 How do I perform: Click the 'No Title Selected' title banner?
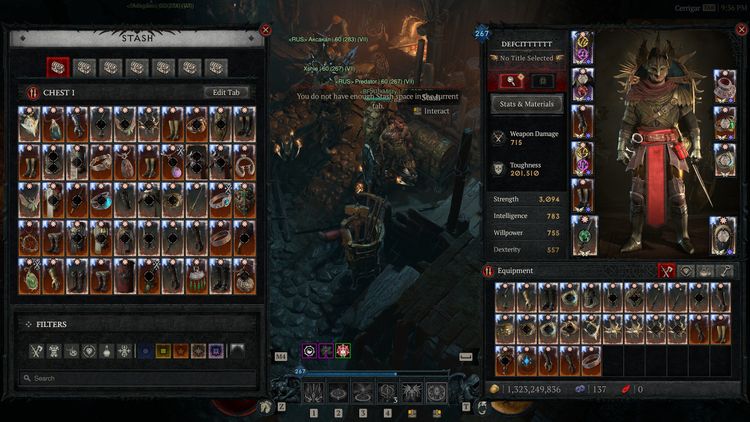click(527, 59)
